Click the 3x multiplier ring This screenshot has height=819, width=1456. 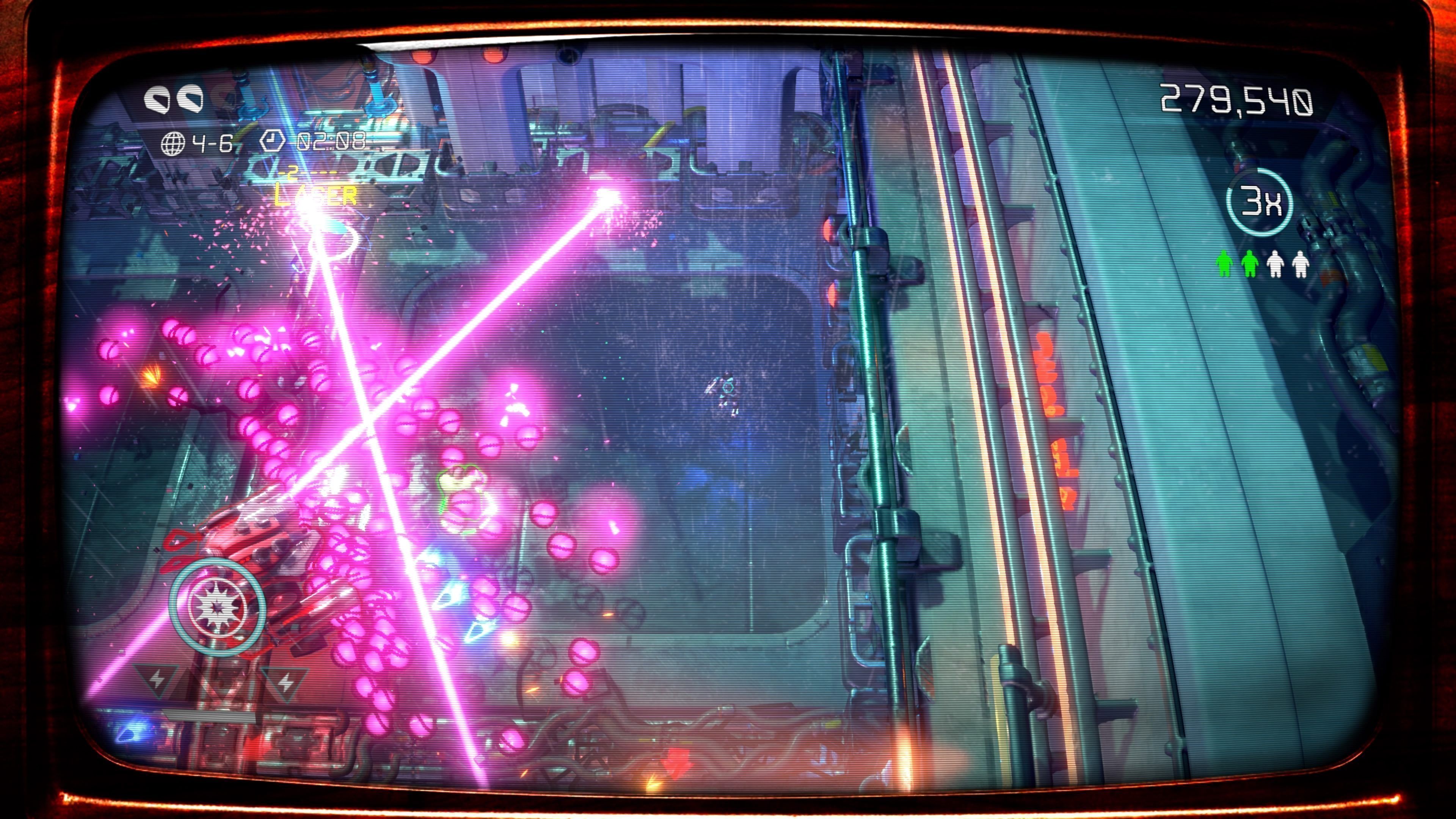click(1260, 202)
